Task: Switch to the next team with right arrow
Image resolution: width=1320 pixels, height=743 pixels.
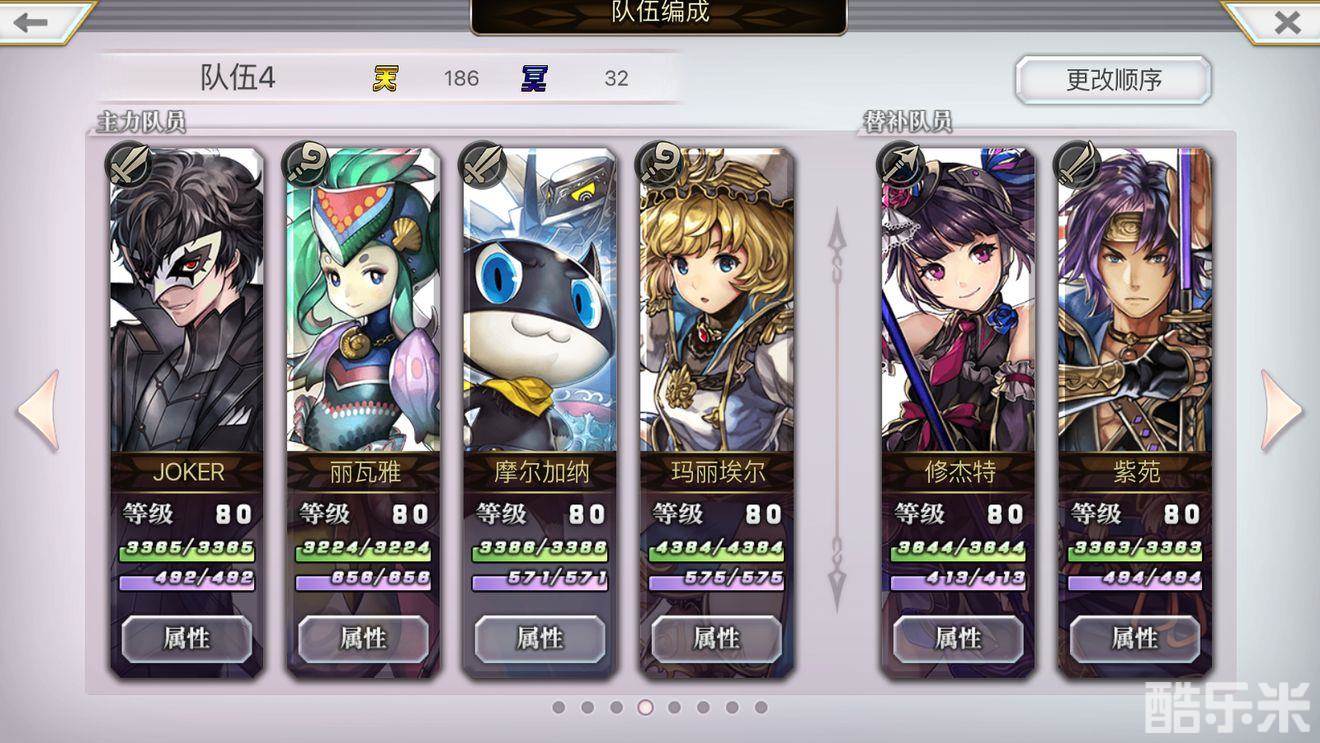Action: click(1282, 410)
